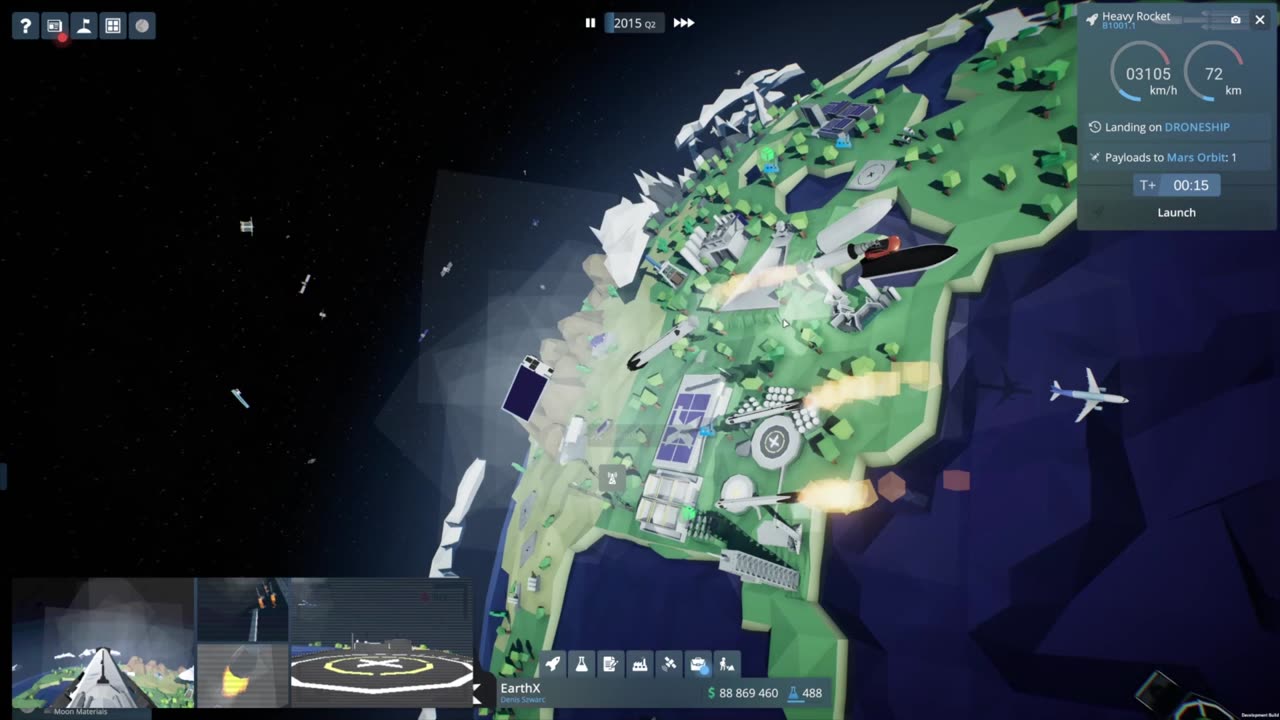The image size is (1280, 720).
Task: Open the research flask menu
Action: [582, 663]
